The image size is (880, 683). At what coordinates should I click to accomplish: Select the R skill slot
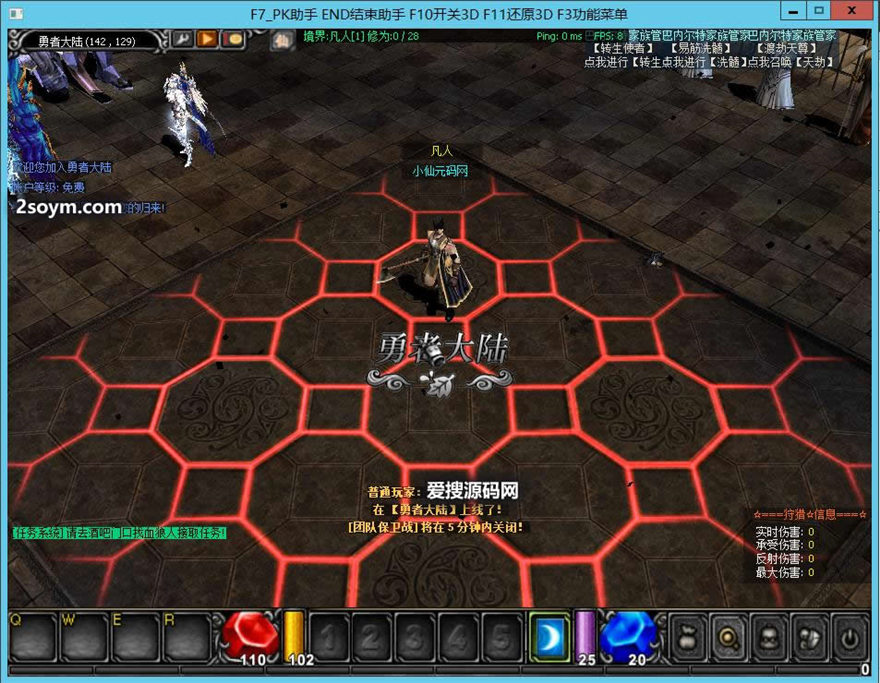tap(187, 635)
